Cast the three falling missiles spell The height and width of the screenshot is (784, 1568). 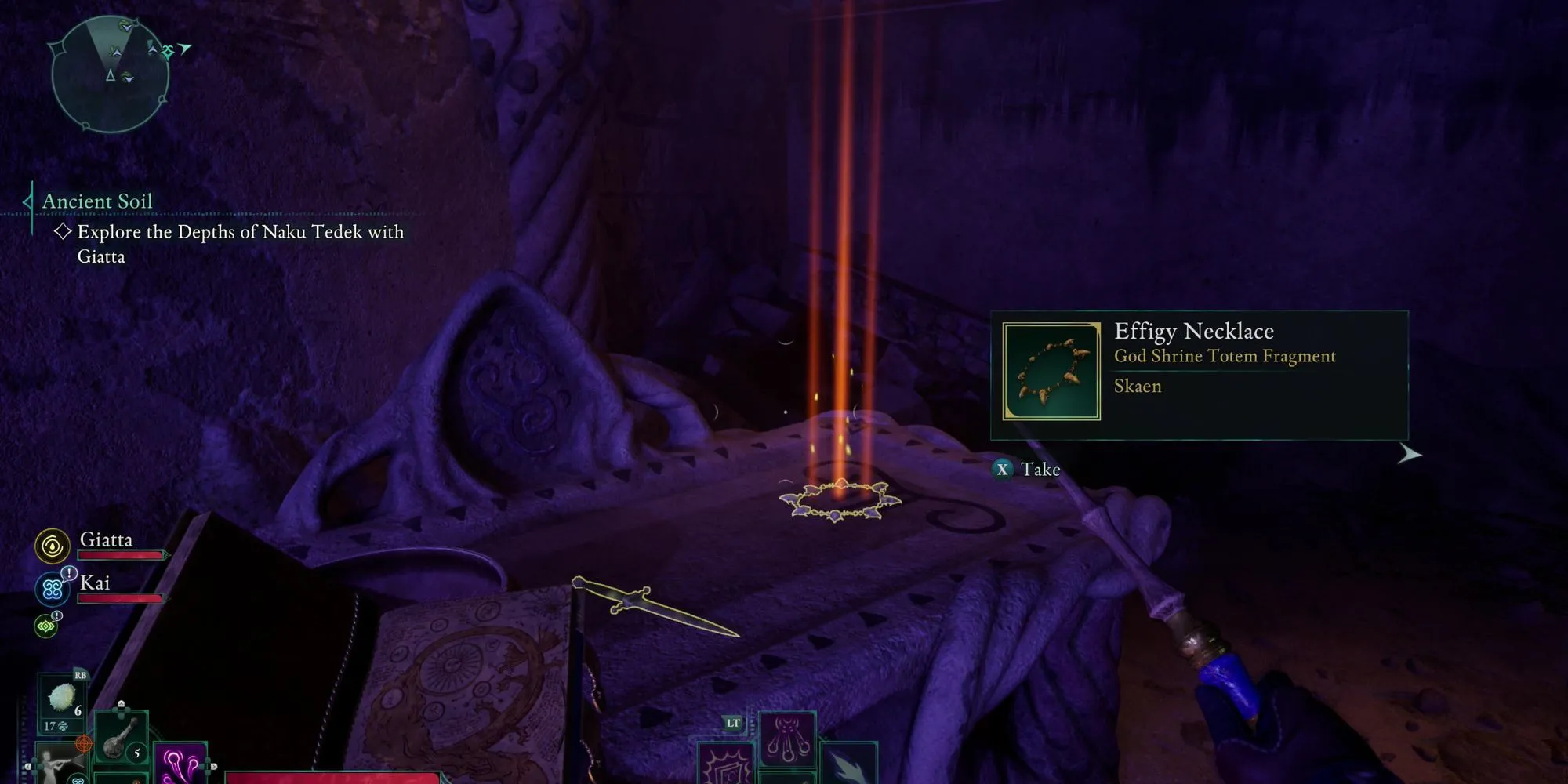point(786,739)
